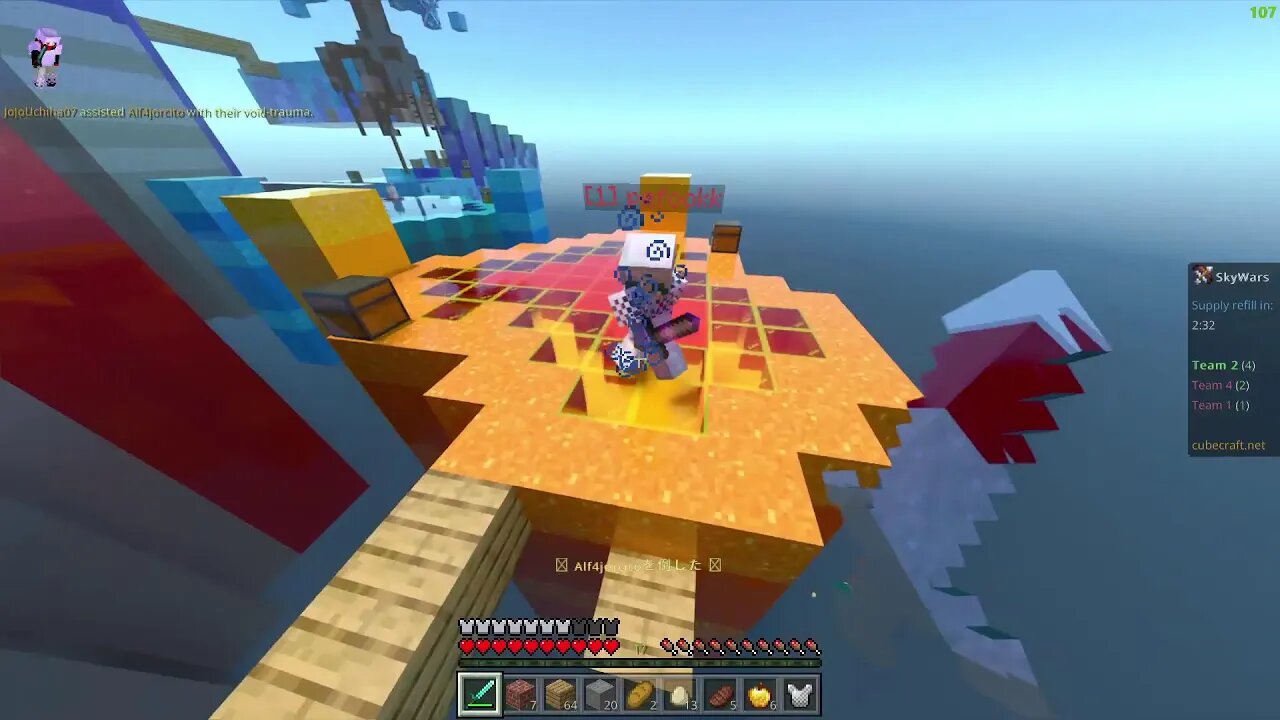Viewport: 1280px width, 720px height.
Task: Select the 64 wooden planks slot
Action: [559, 694]
